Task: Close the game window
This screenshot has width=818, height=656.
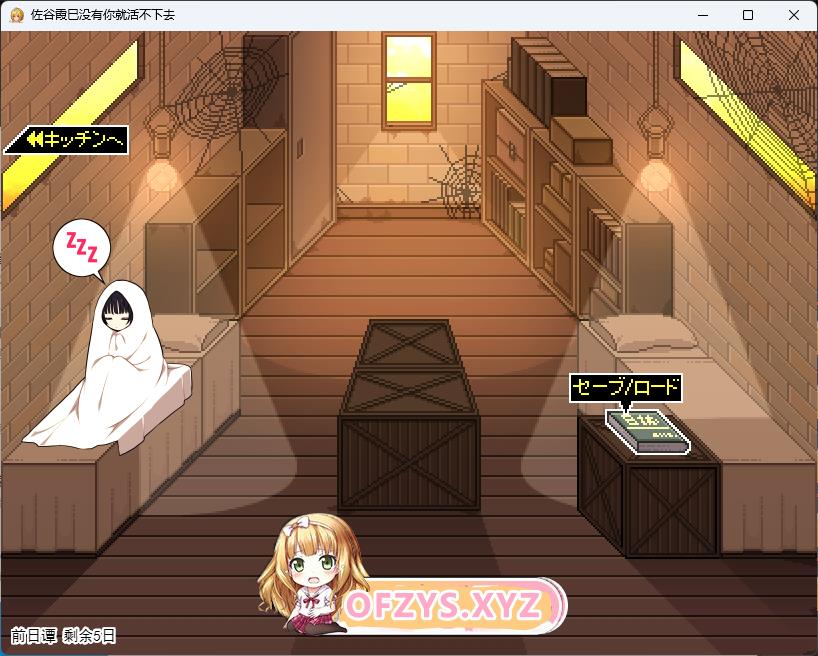Action: tap(794, 15)
